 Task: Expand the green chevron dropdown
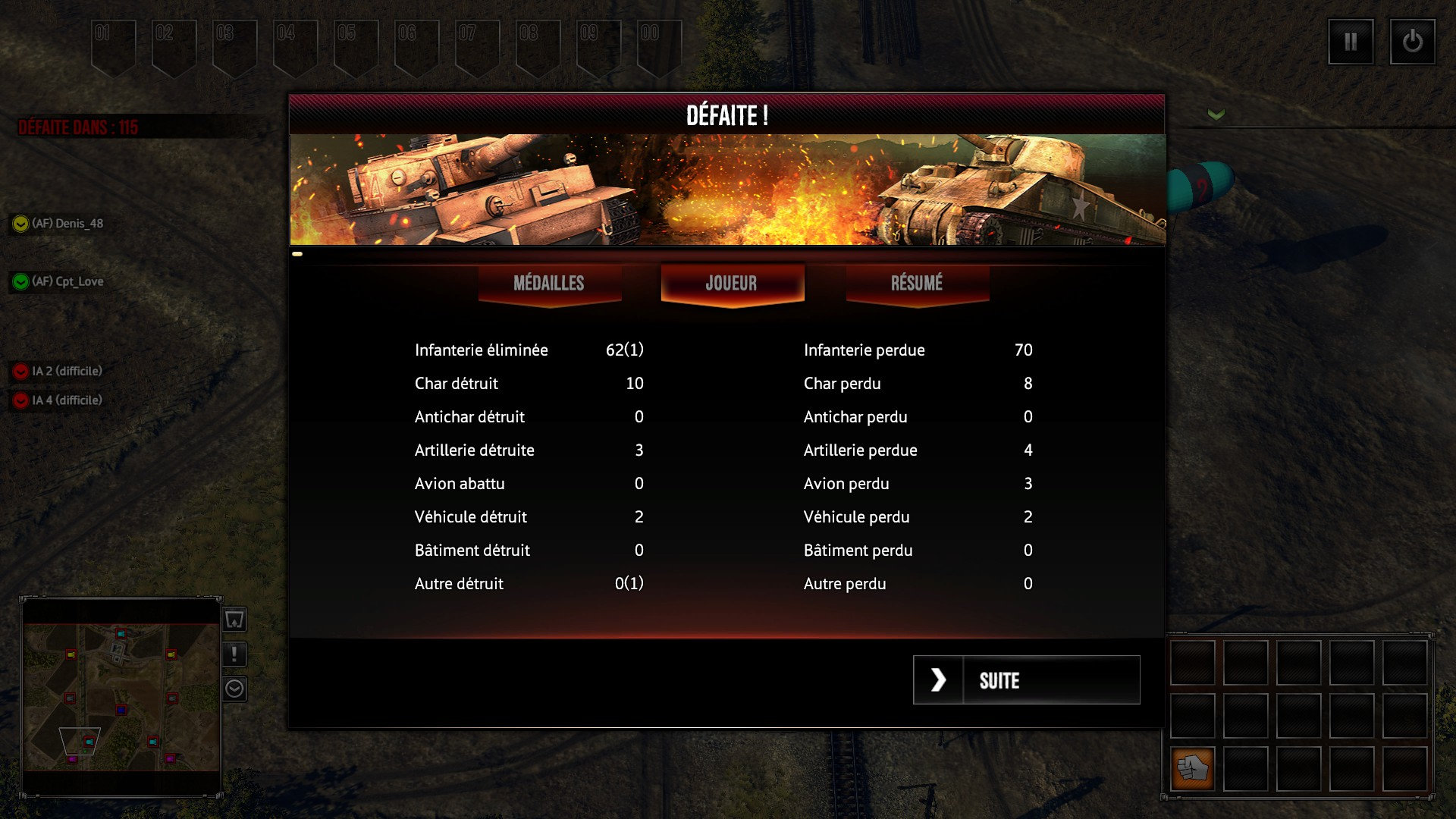[1216, 115]
